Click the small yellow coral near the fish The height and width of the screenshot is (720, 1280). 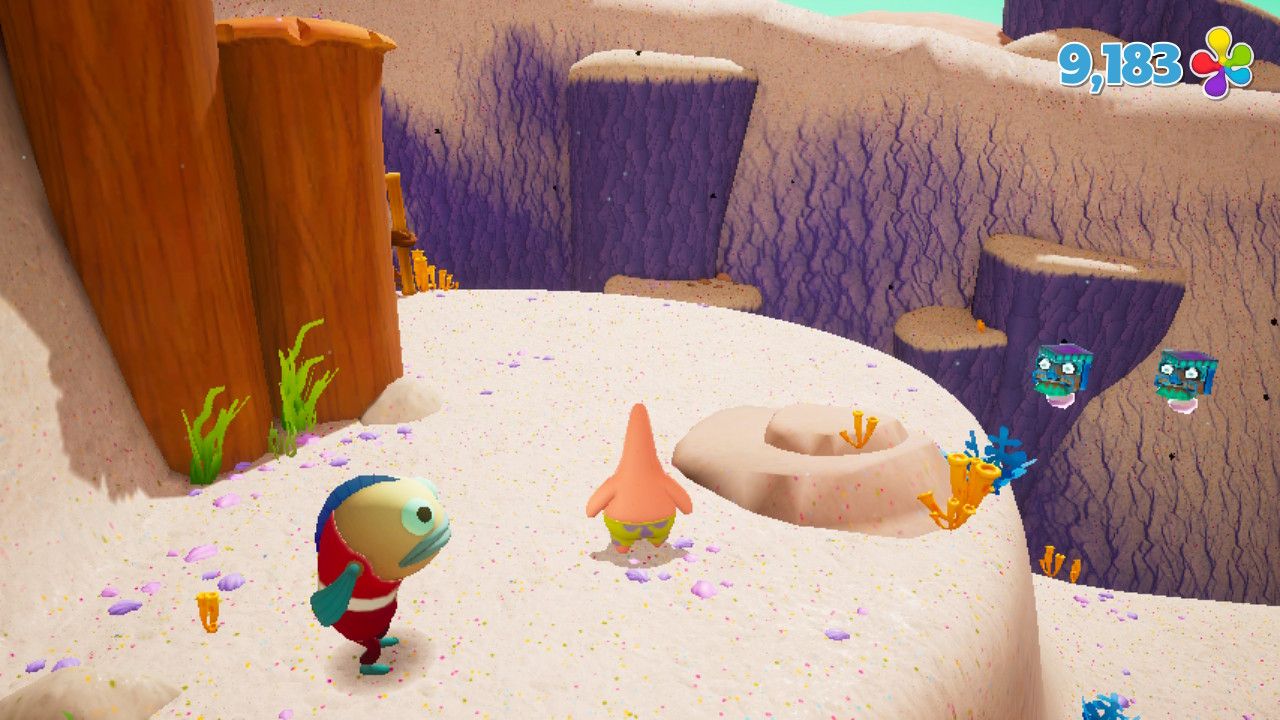pos(207,612)
